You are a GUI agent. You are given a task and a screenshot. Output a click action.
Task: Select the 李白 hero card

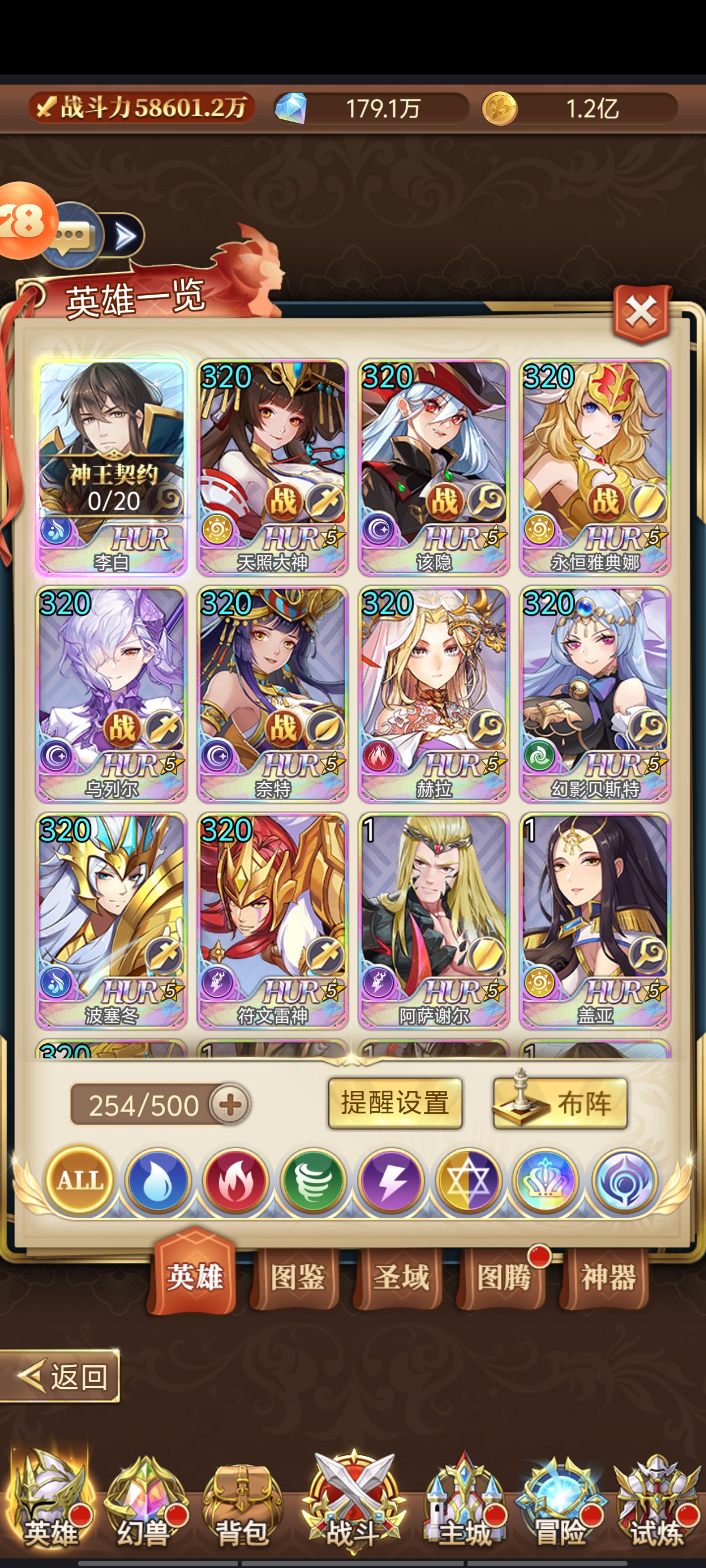tap(112, 466)
